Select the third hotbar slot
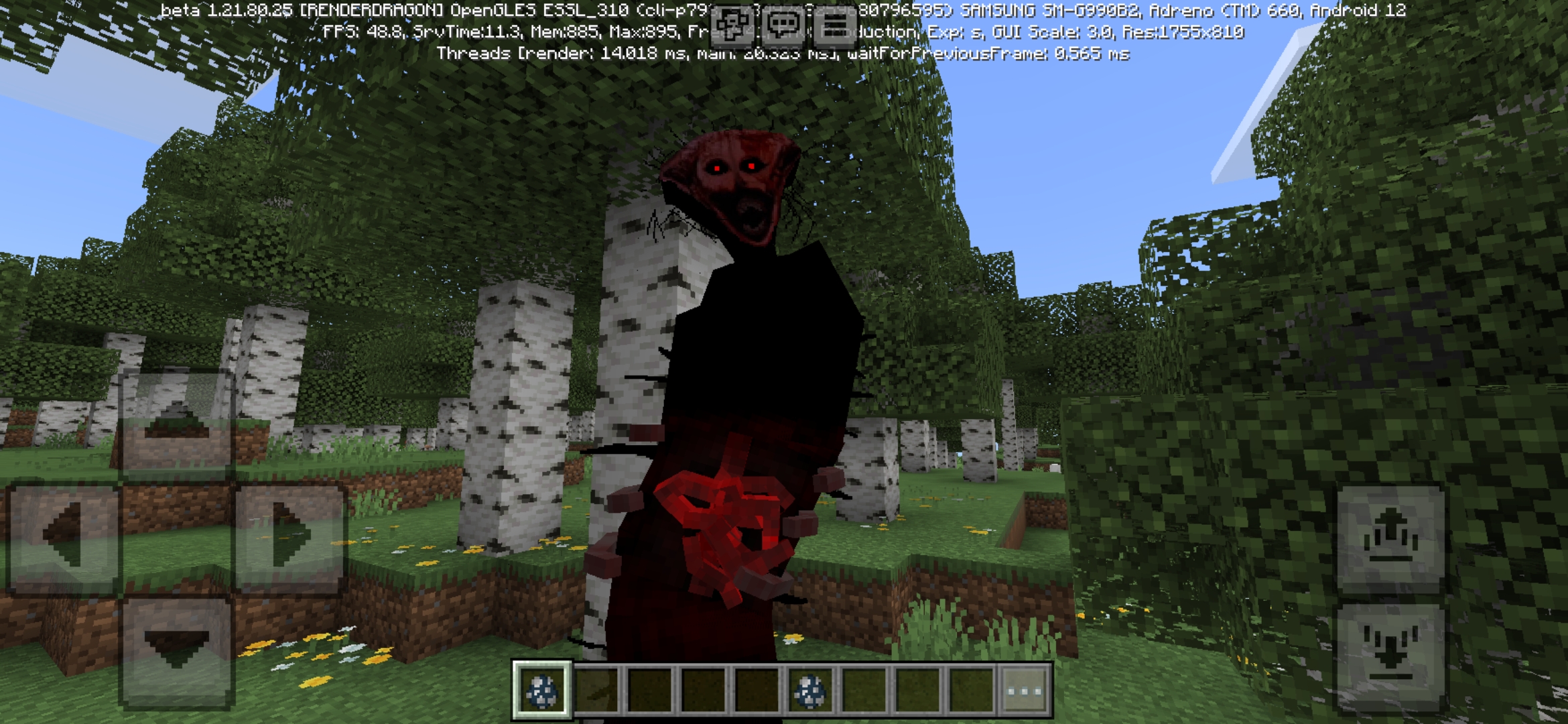Screen dimensions: 1568x724 (651, 689)
